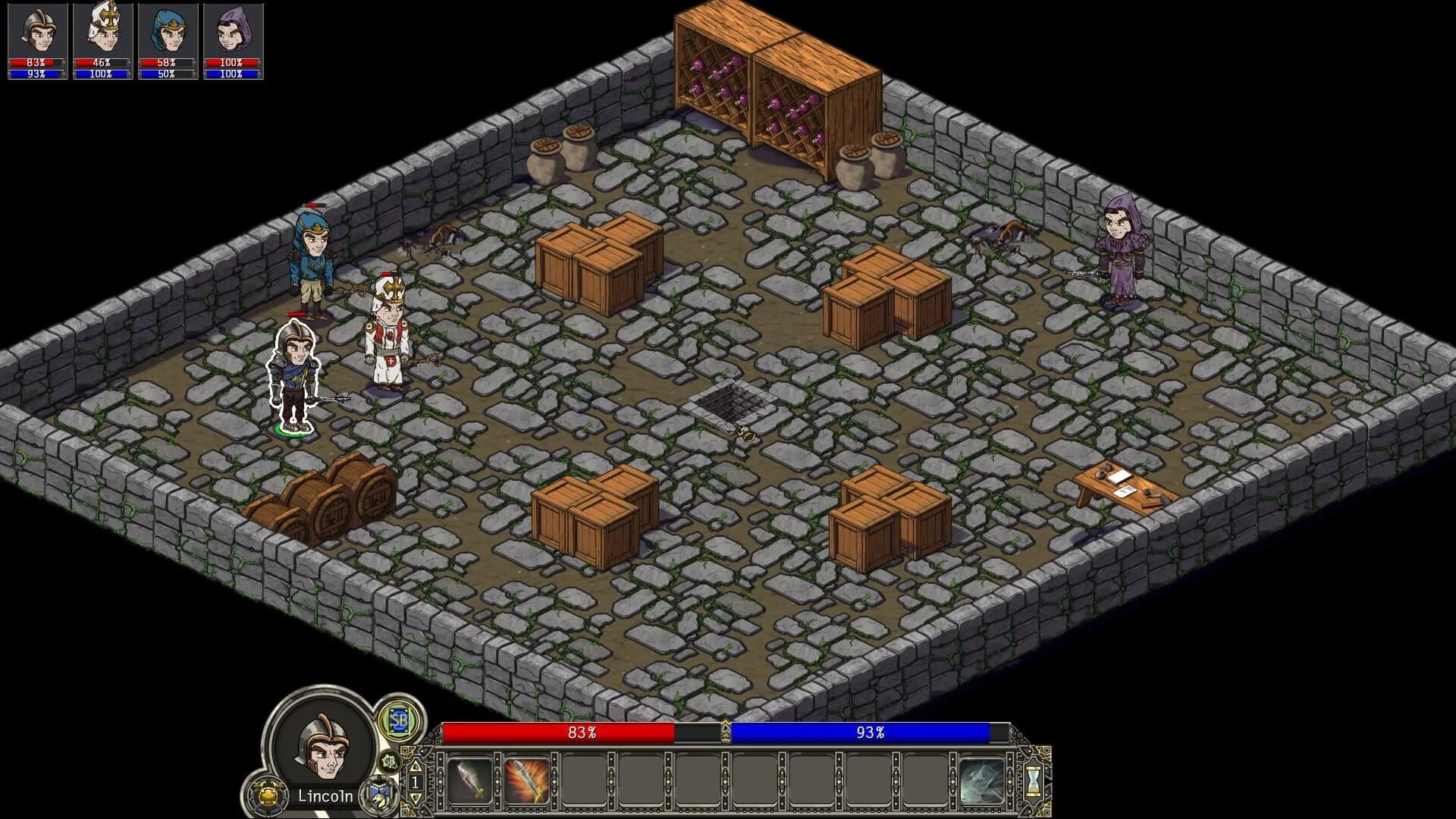Click the green gear emblem below the spellbook
1456x819 pixels.
389,761
